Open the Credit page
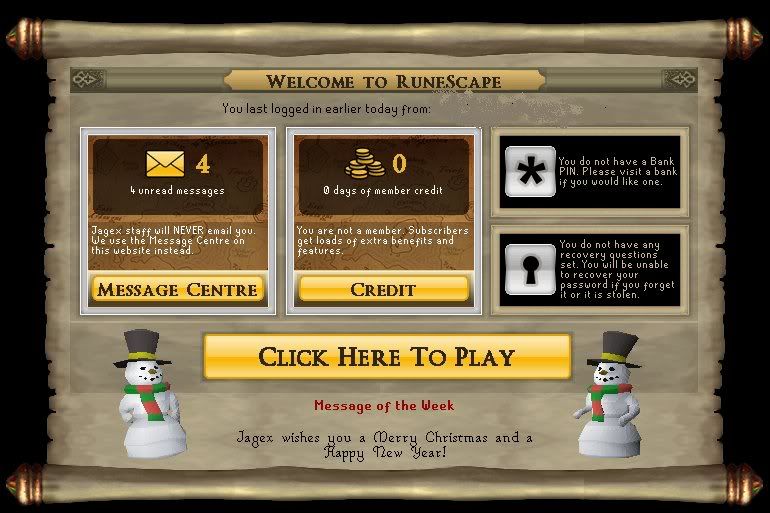 (x=383, y=290)
